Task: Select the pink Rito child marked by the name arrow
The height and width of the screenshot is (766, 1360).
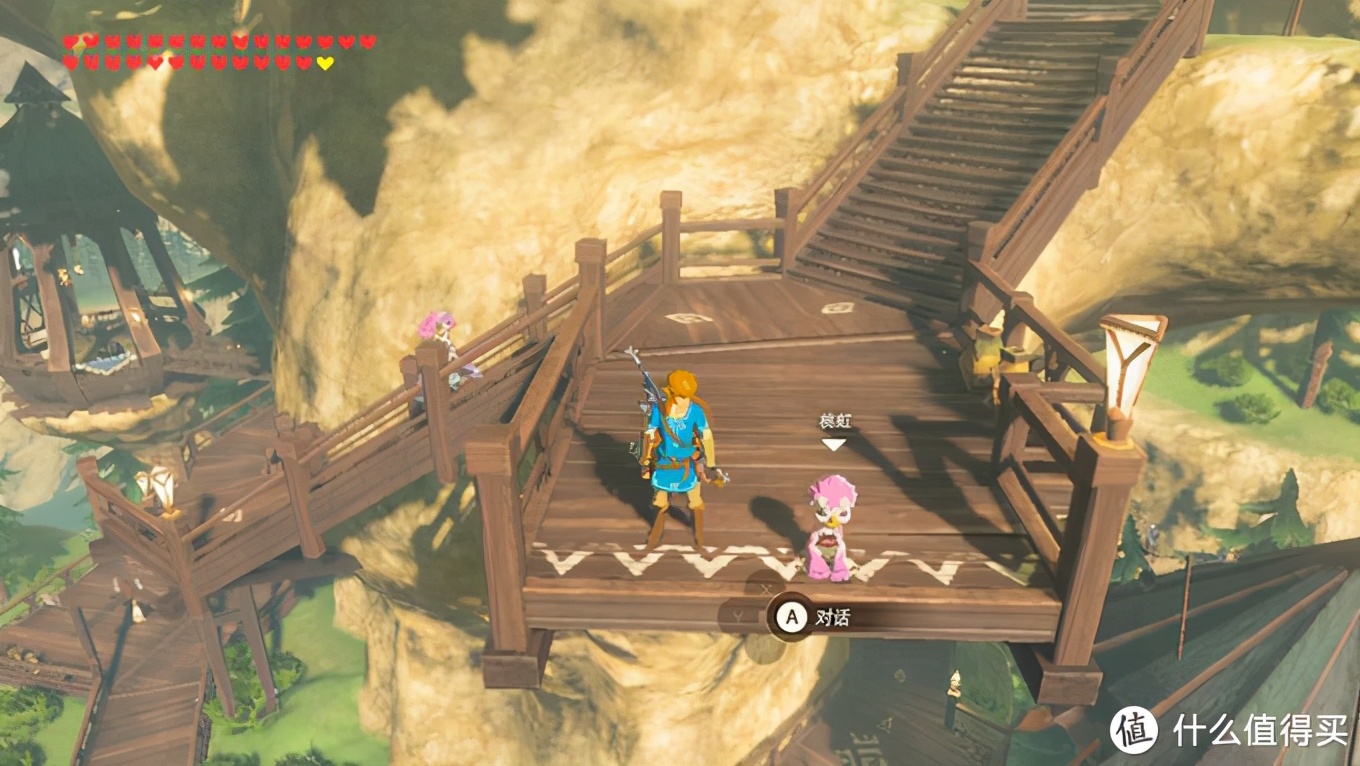Action: (831, 528)
